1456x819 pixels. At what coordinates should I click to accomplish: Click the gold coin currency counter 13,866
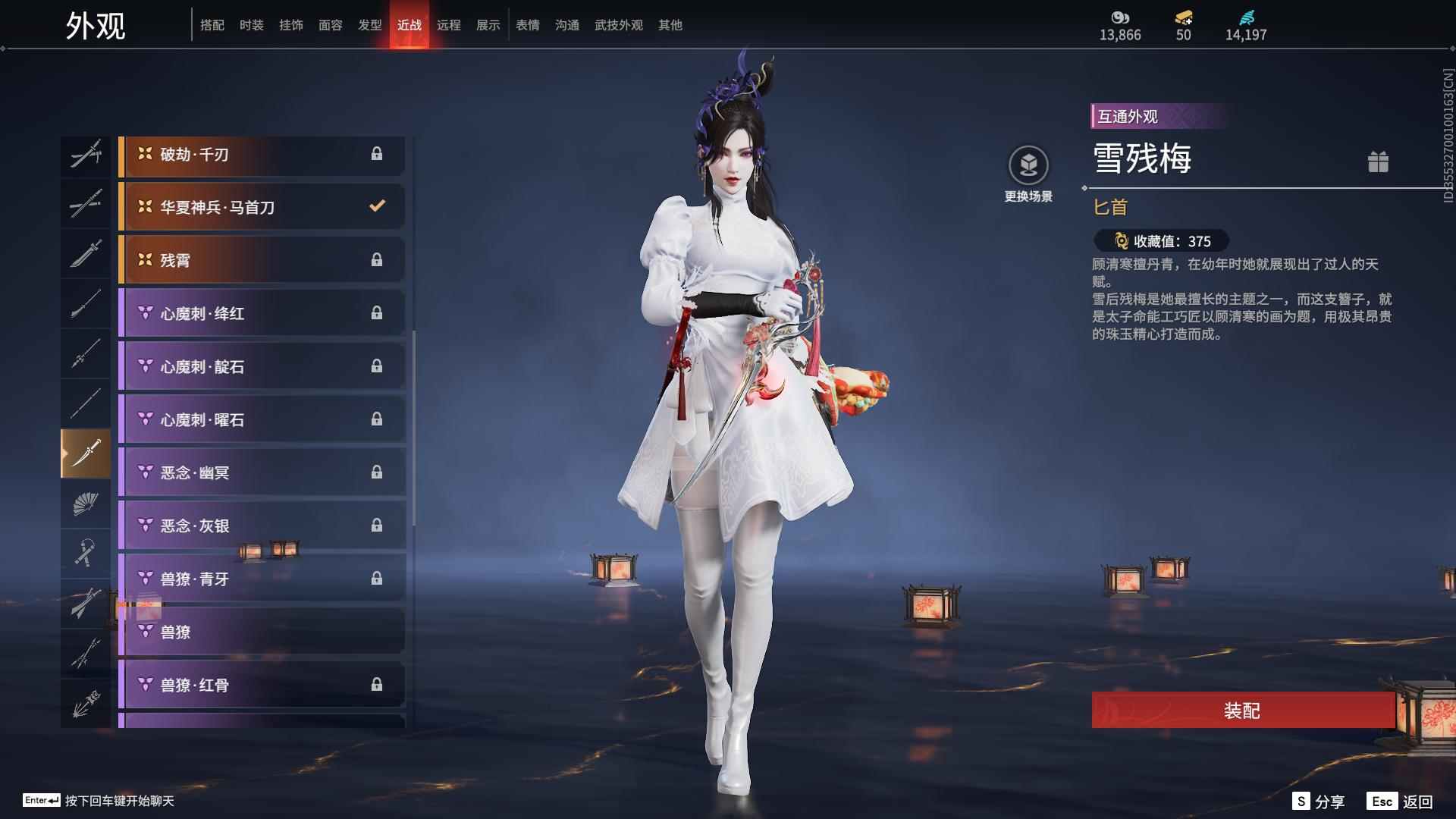(x=1120, y=25)
